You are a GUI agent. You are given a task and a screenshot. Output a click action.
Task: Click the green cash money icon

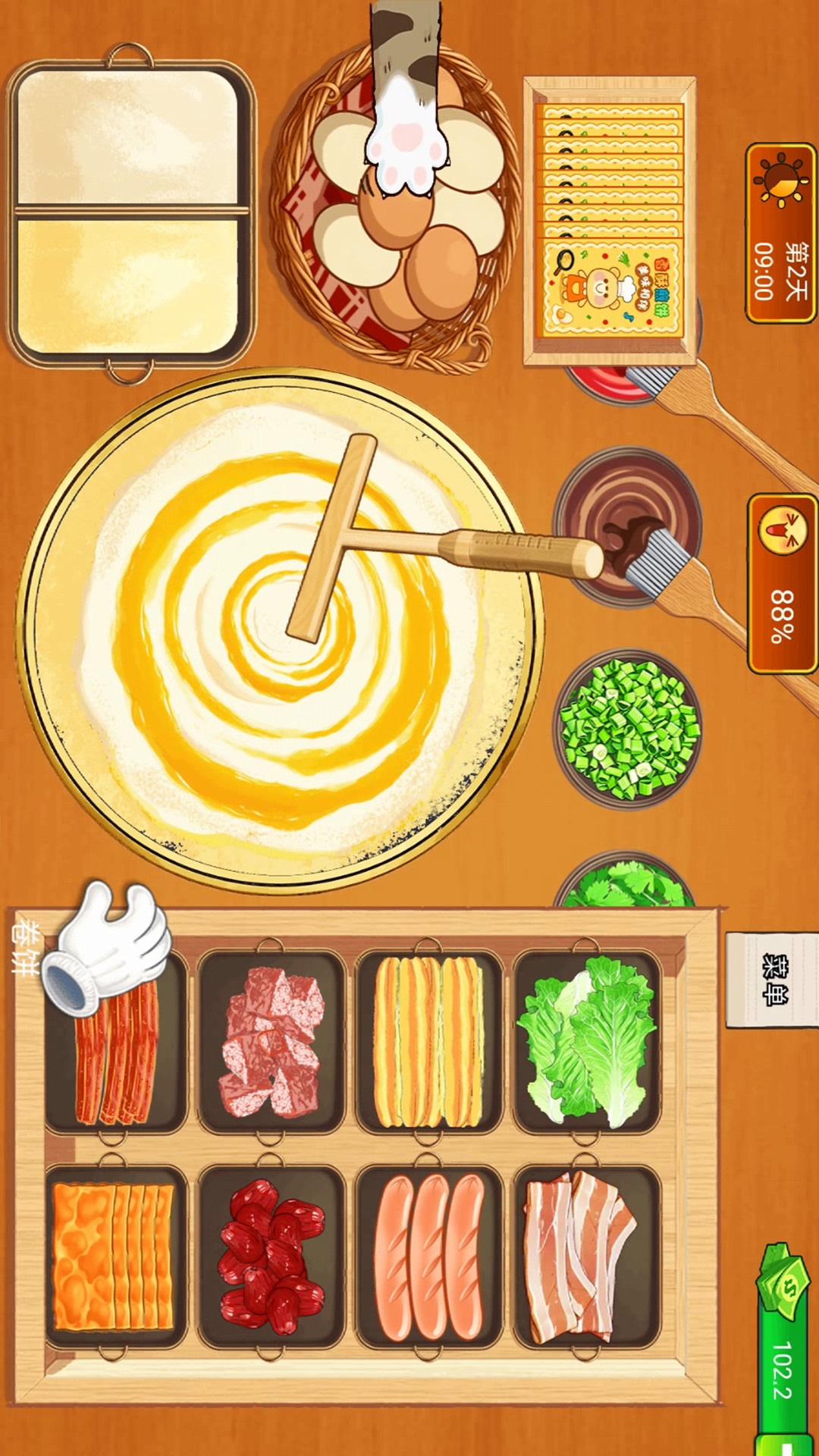pos(785,1282)
